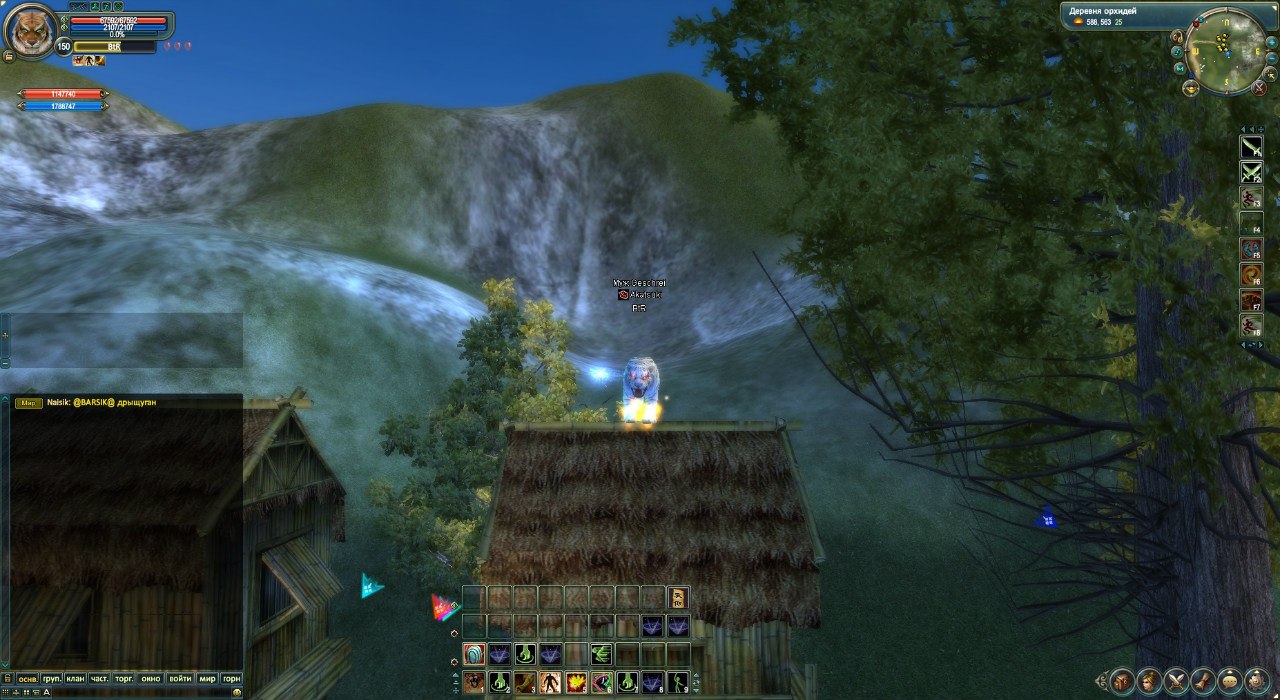This screenshot has width=1280, height=700.
Task: Switch to the "мир" chat channel tab
Action: coord(207,678)
